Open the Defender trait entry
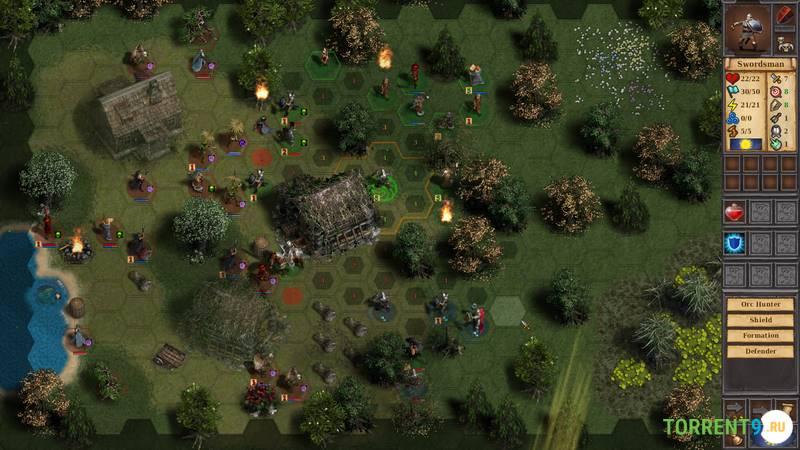The image size is (800, 450). coord(759,351)
